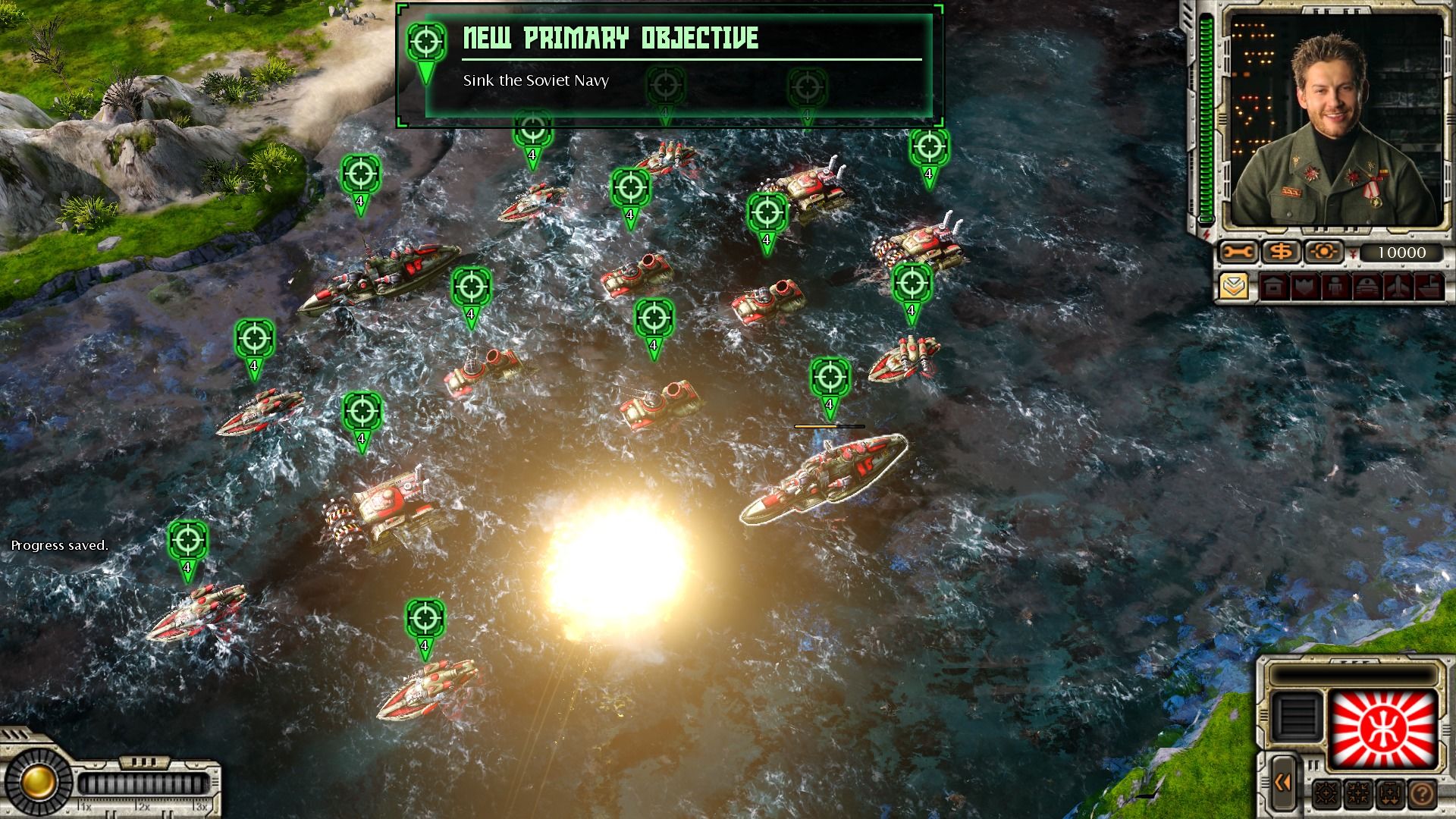
Task: Select the downward-arrows formation stance button
Action: point(1390,794)
